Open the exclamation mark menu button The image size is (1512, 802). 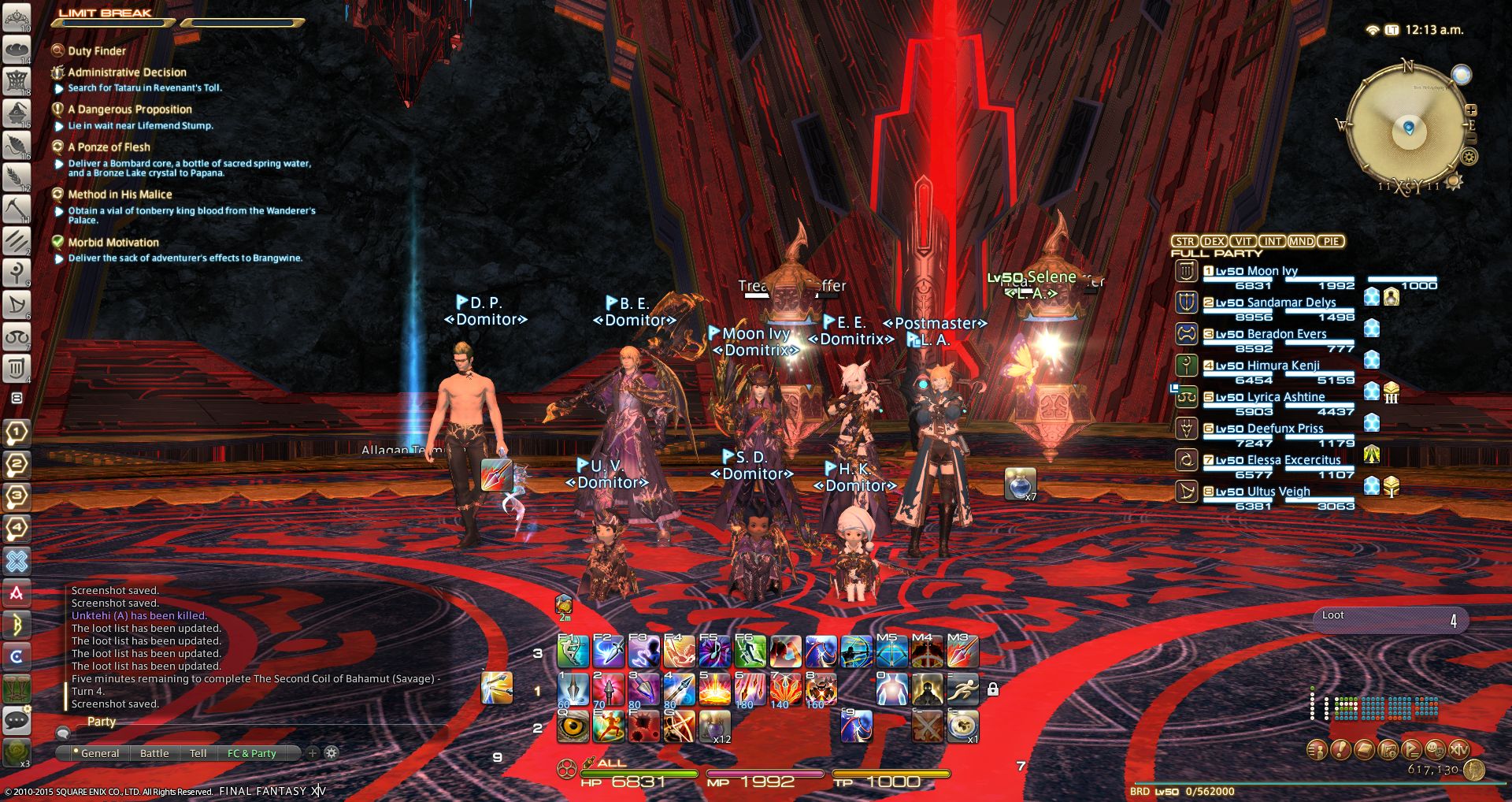pos(1340,750)
